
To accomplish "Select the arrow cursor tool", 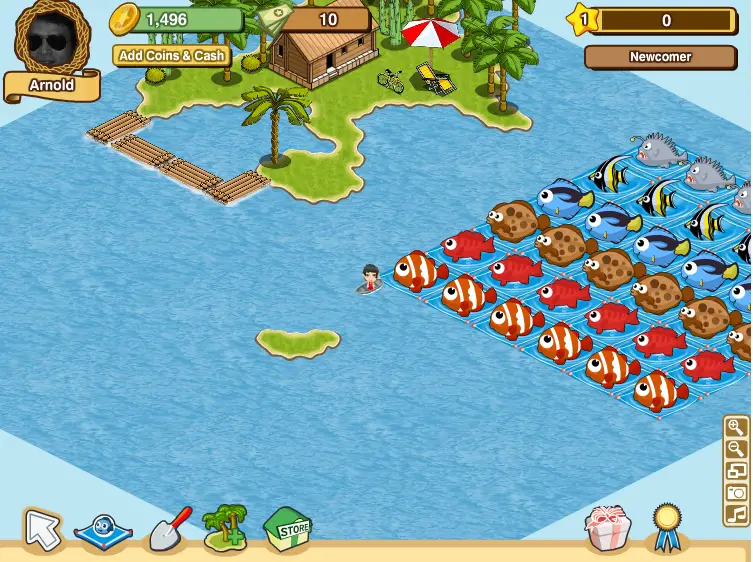I will (x=42, y=528).
